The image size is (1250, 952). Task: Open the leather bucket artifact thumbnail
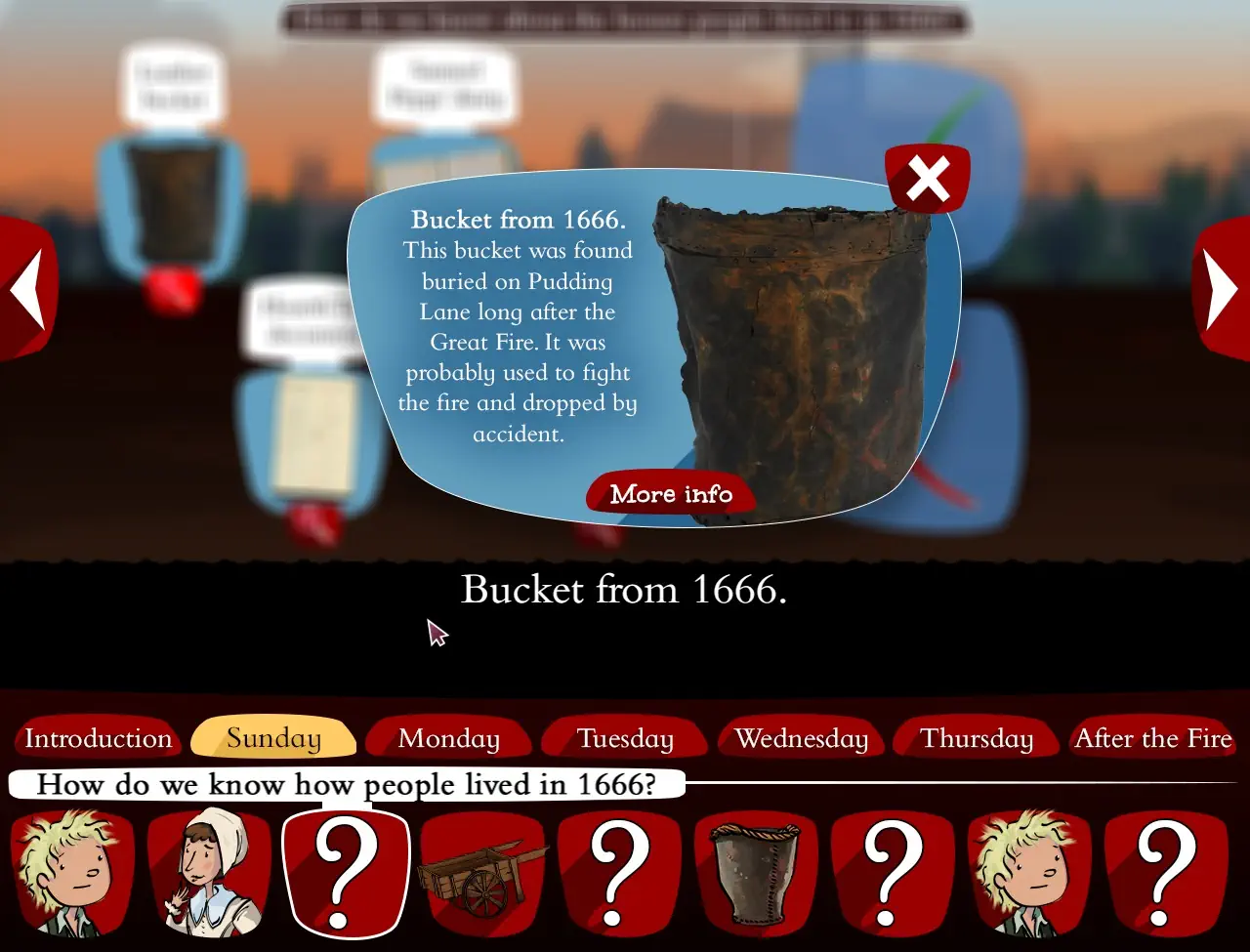click(757, 874)
